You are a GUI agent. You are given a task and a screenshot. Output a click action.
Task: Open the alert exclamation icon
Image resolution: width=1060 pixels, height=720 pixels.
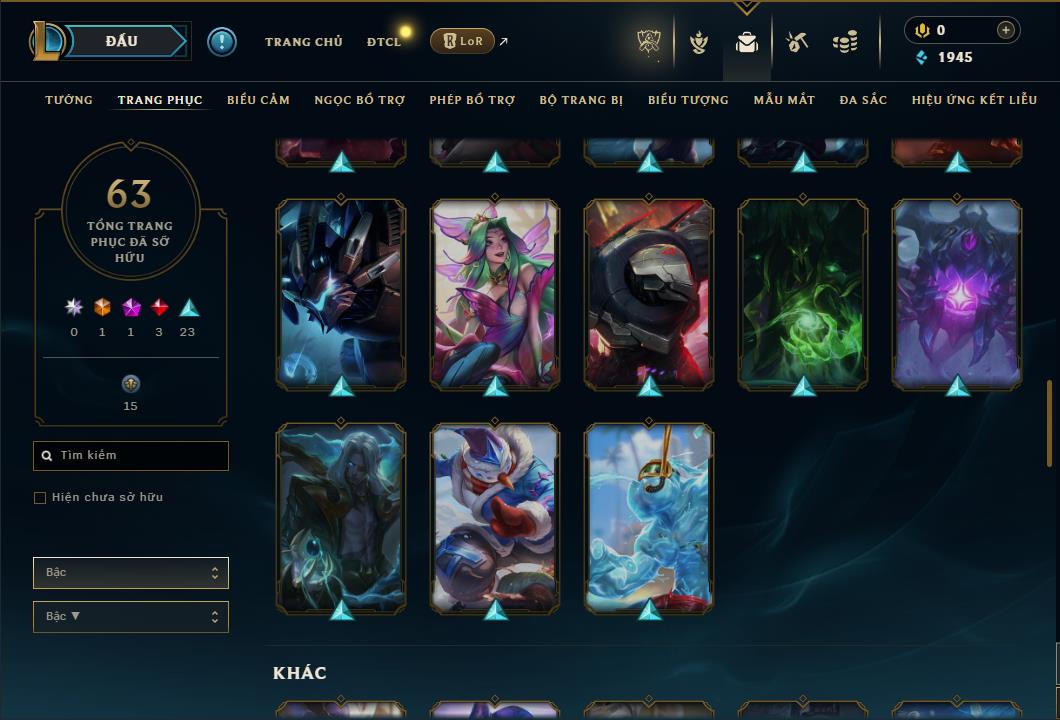click(221, 41)
